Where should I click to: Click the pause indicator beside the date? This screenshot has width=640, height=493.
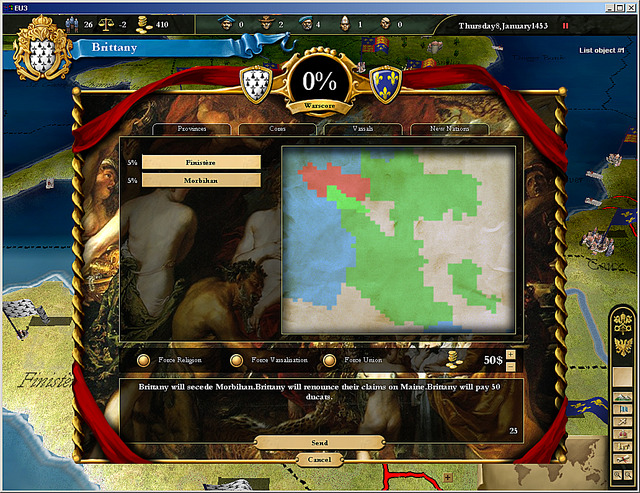(x=564, y=25)
